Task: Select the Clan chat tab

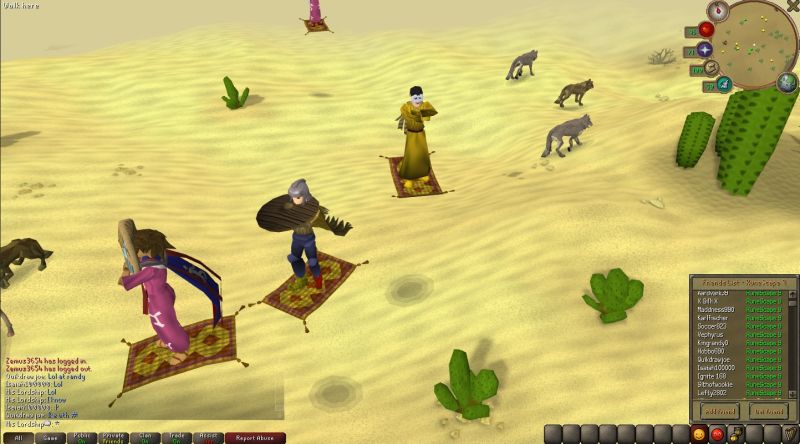Action: [146, 438]
